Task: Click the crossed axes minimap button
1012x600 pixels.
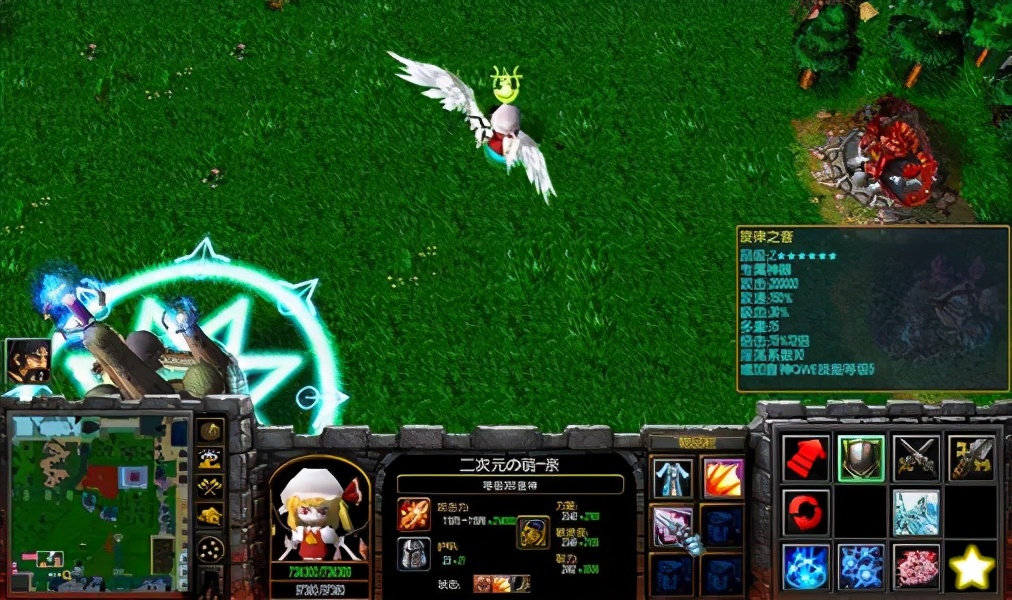Action: coord(210,487)
